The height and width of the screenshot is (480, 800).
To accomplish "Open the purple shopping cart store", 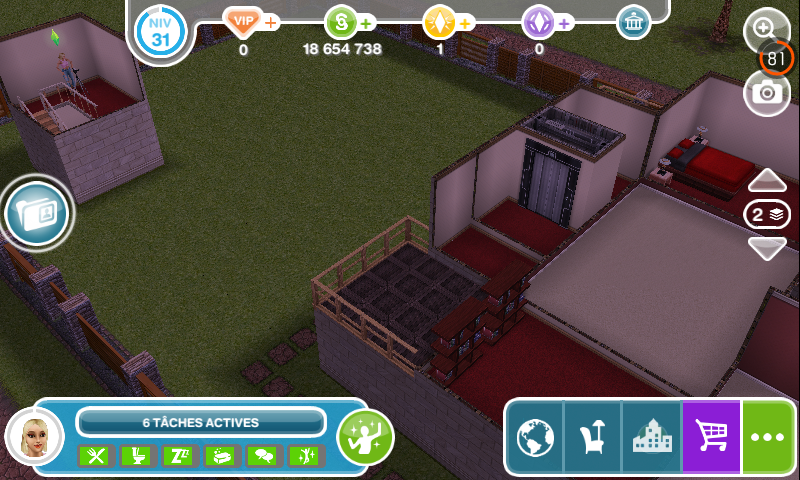I will [711, 437].
